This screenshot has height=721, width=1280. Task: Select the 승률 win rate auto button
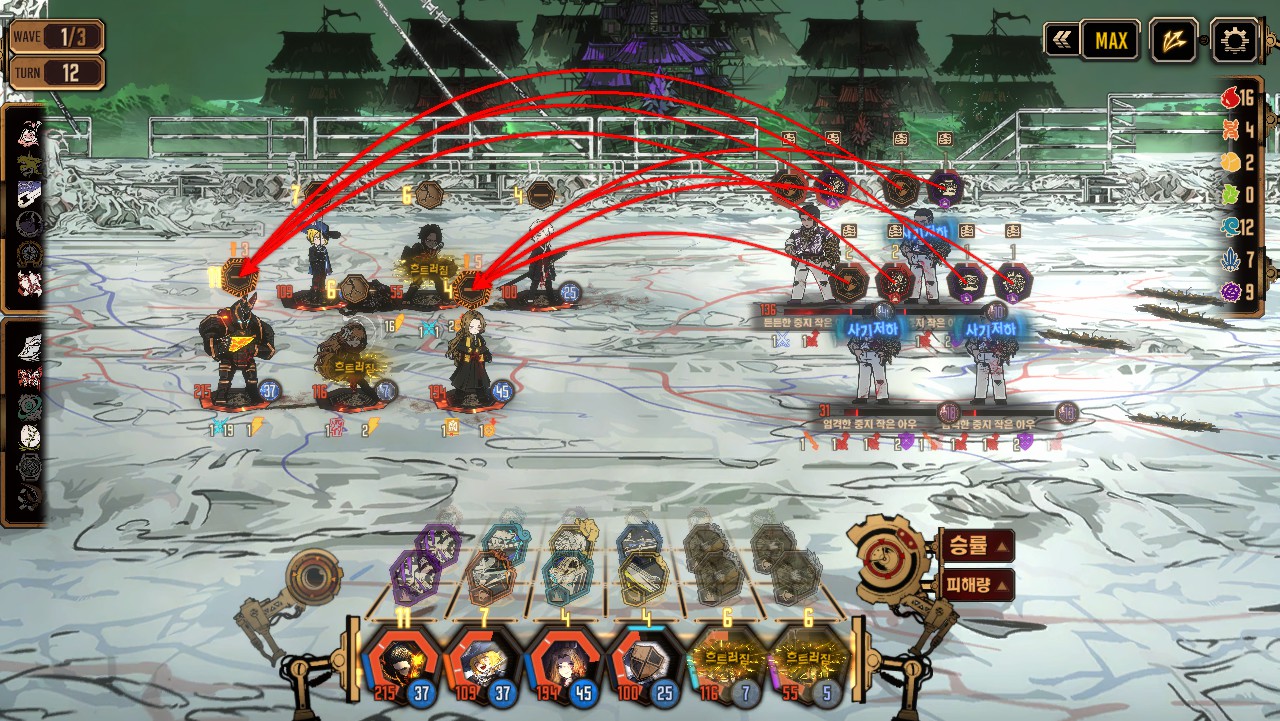[x=976, y=546]
